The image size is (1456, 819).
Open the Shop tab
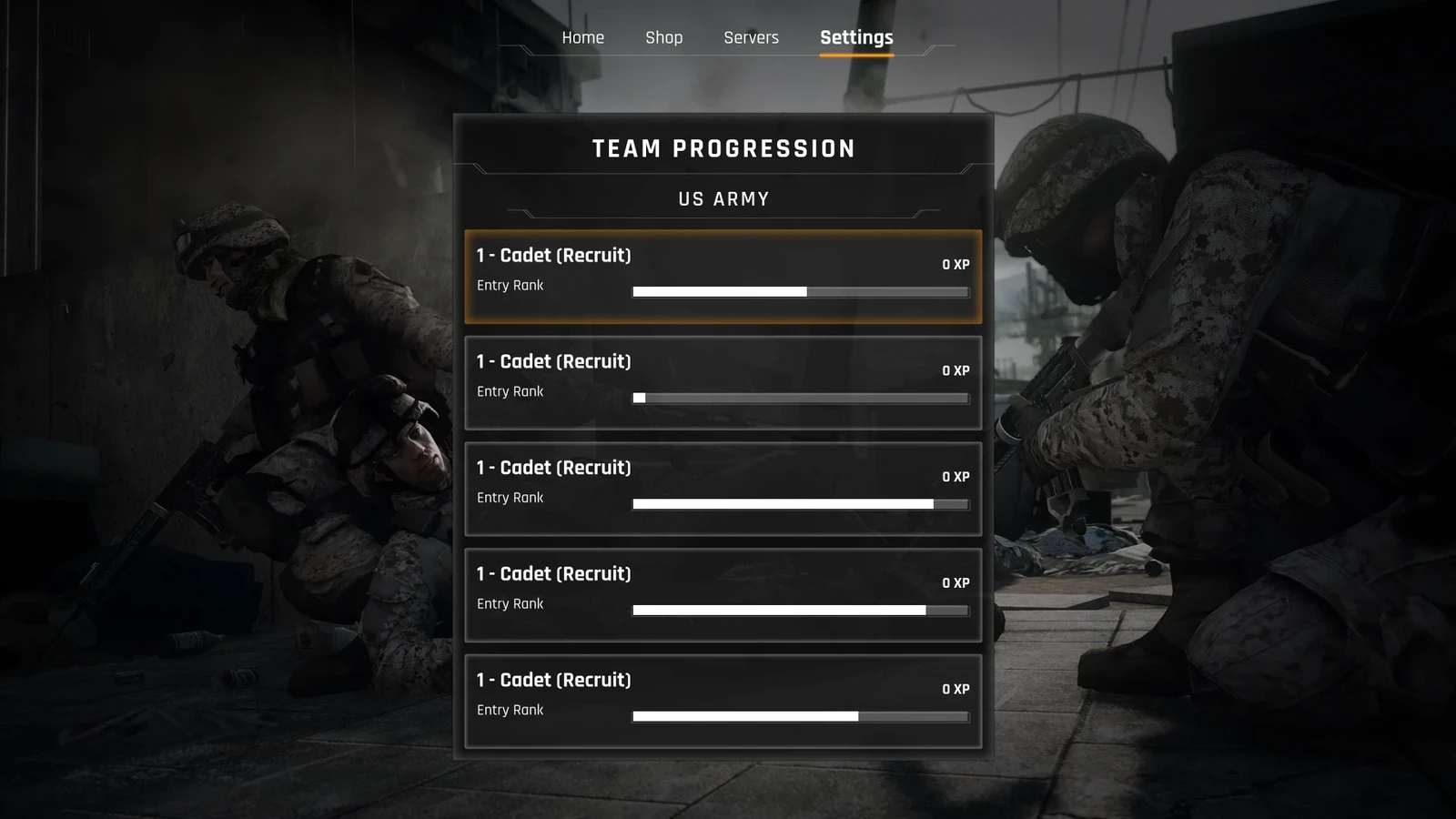pos(663,37)
